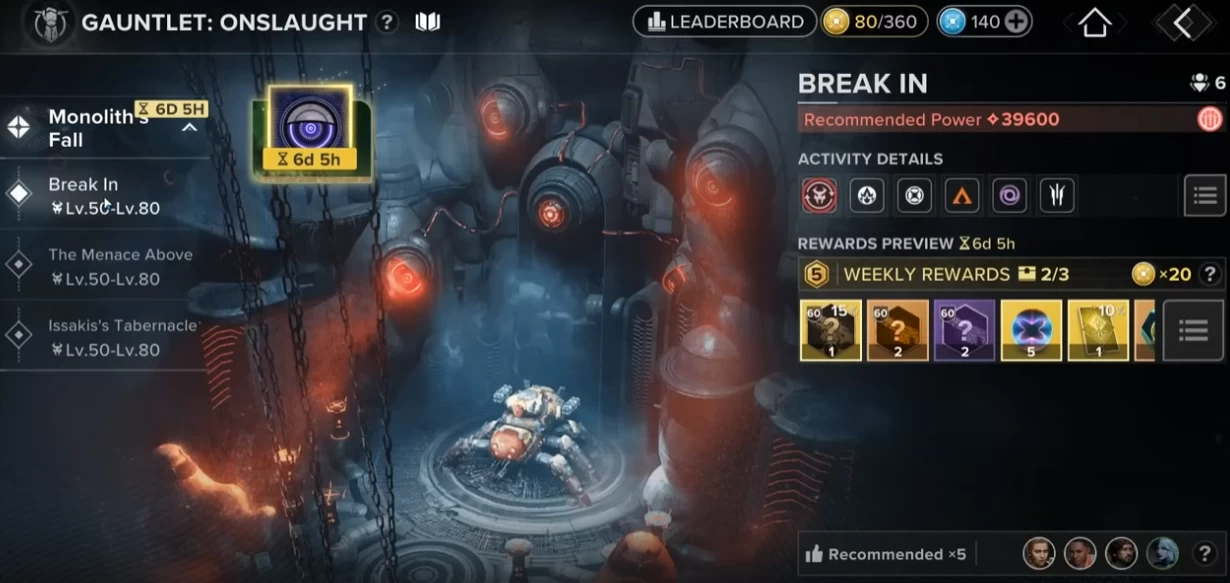Open the codex book icon

coord(428,22)
